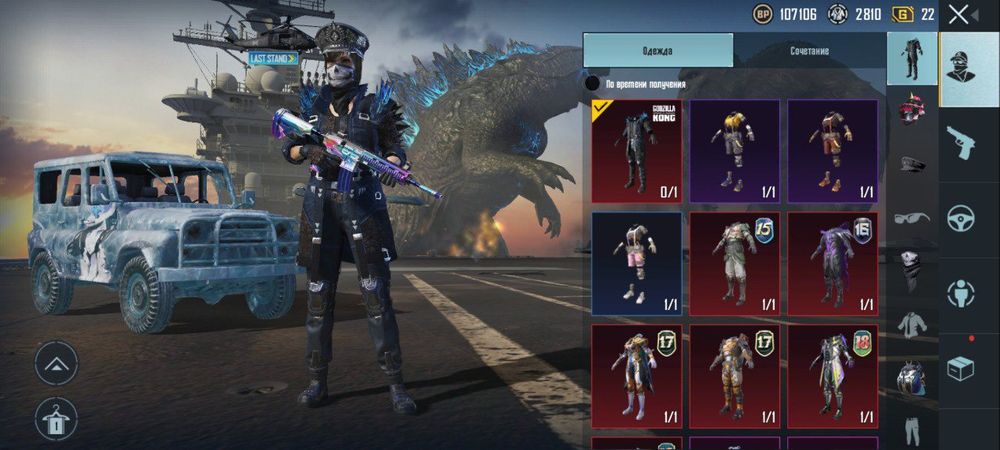Choose the pink shorts outfit tile
Viewport: 1000px width, 450px height.
[x=636, y=263]
